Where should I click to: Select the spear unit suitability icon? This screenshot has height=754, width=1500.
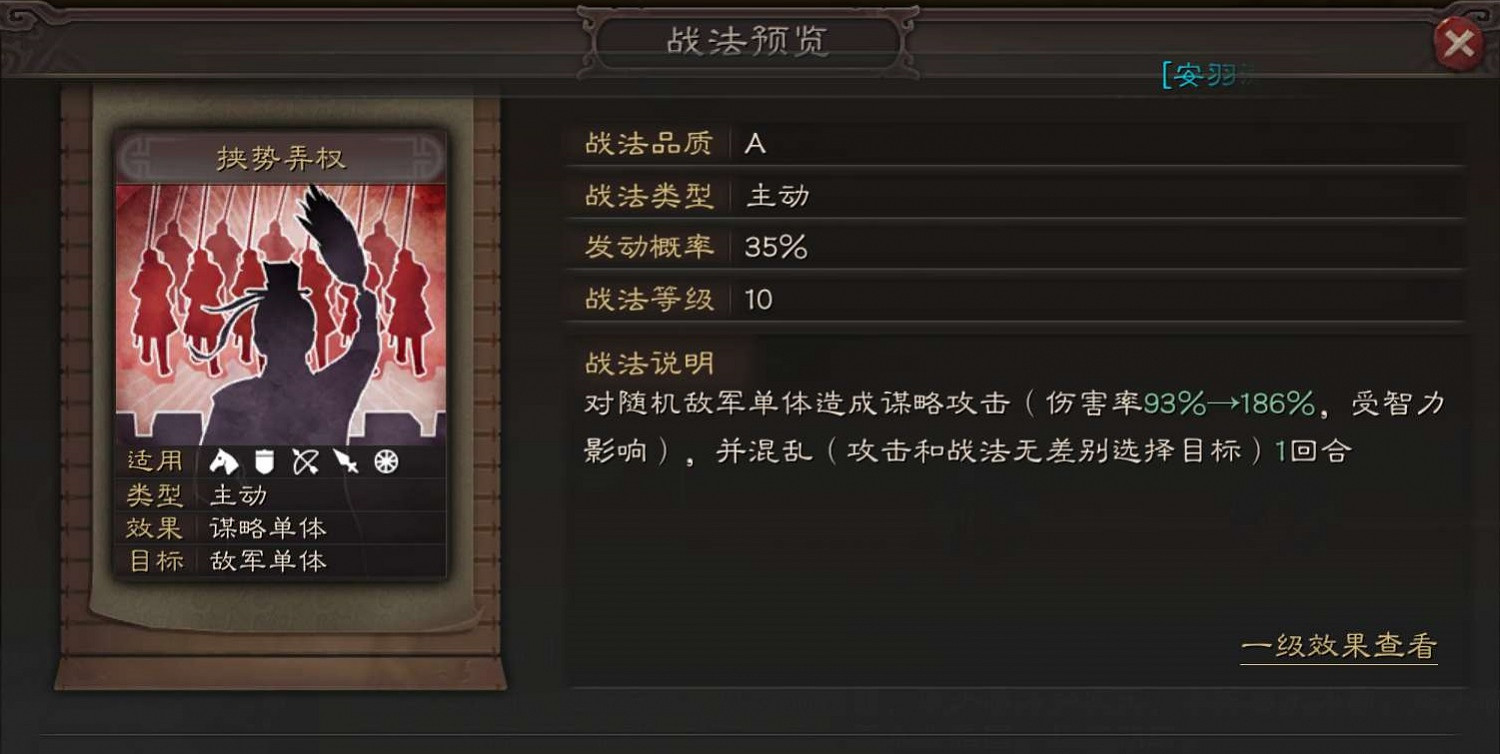click(x=345, y=463)
